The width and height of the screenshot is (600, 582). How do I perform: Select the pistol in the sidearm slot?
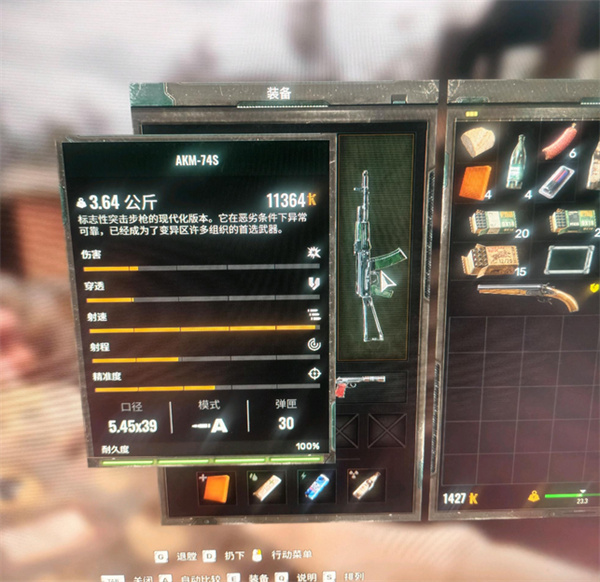pos(360,384)
